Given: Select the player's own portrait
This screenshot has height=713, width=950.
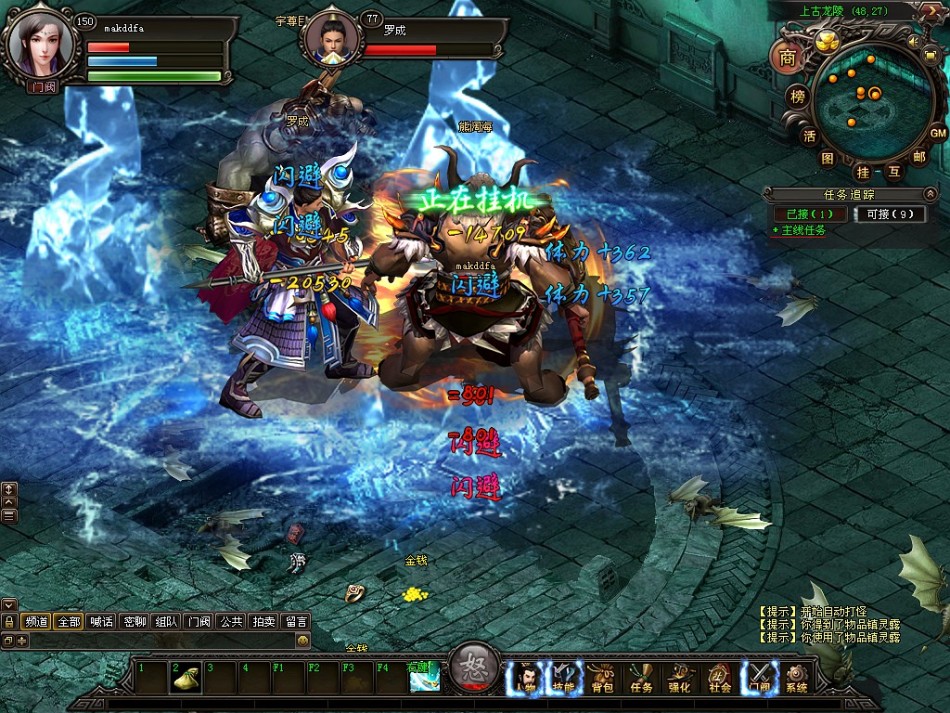Looking at the screenshot, I should click(40, 44).
